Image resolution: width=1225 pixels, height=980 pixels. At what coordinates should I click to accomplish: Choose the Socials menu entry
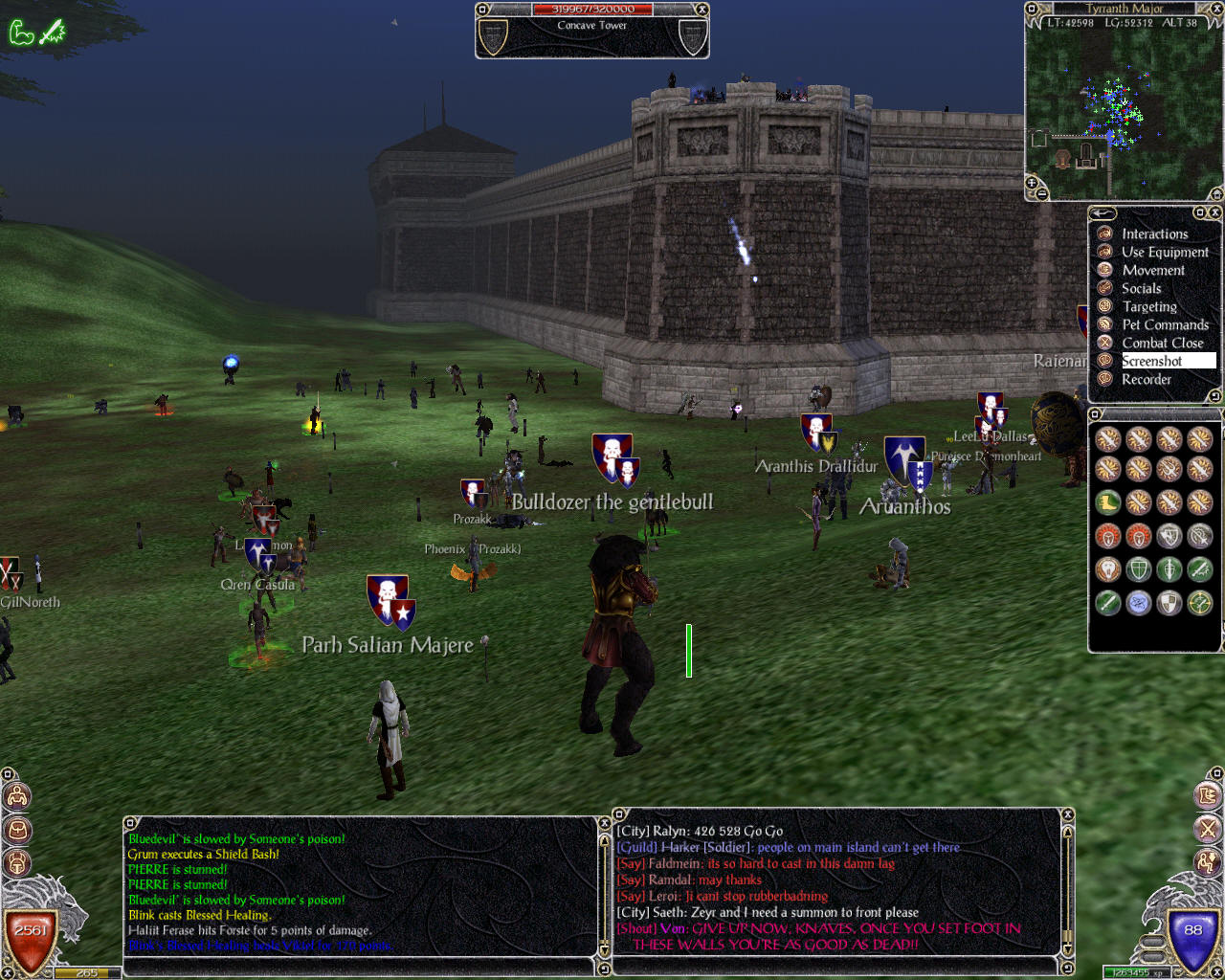tap(1141, 289)
